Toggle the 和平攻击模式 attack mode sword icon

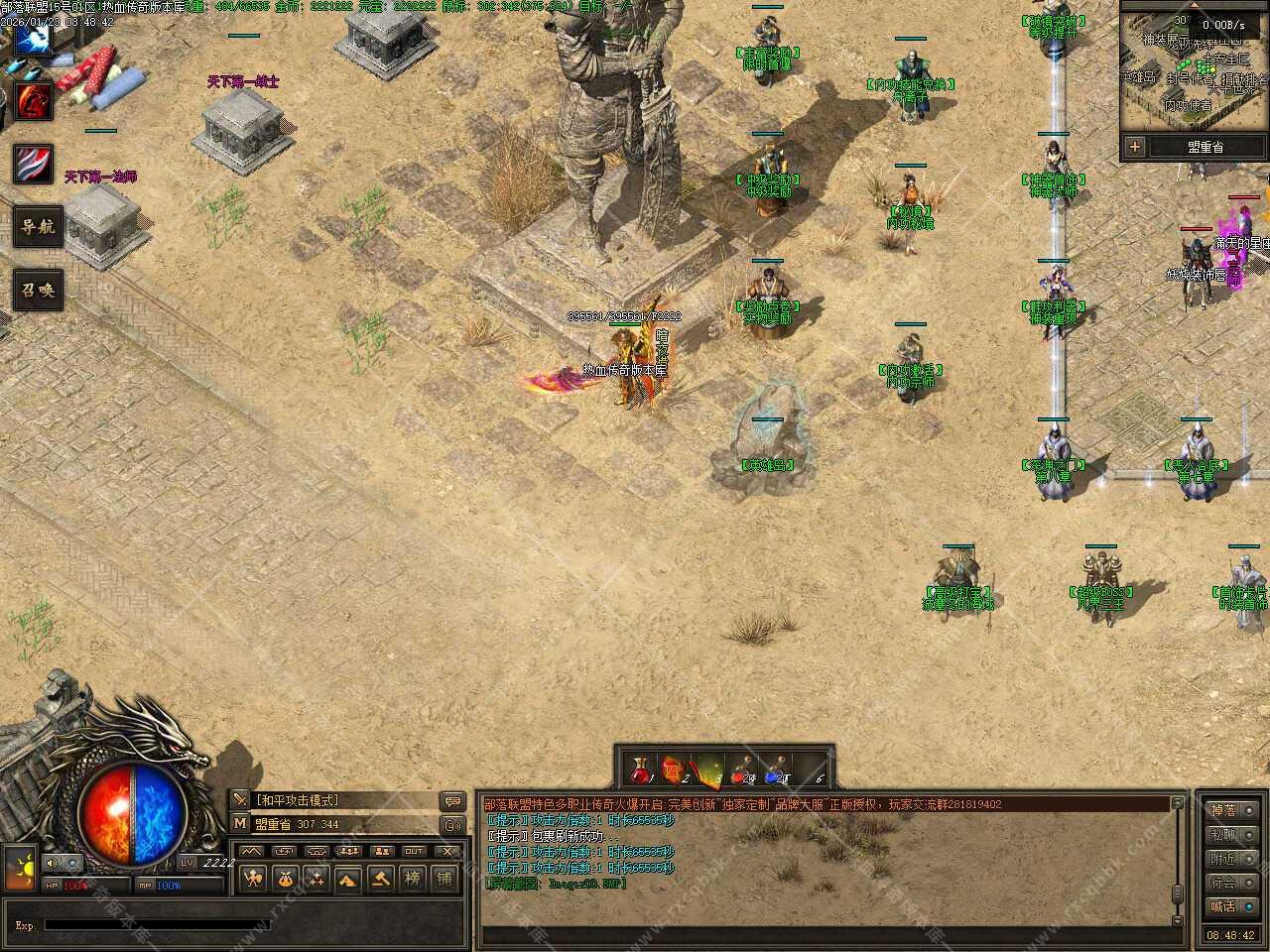(x=240, y=800)
